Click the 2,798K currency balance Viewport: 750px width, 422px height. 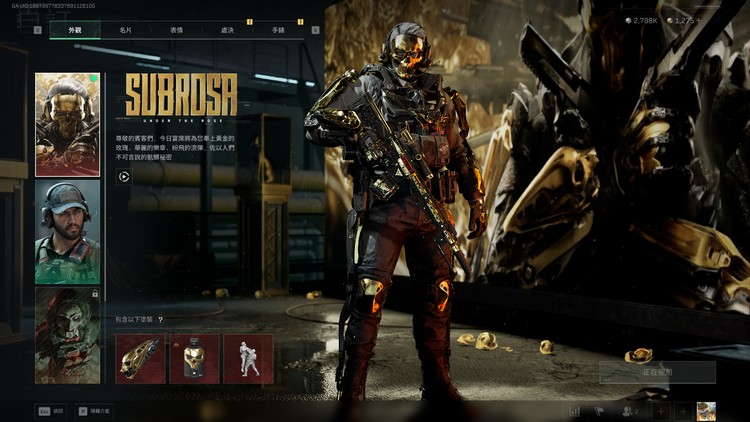pos(641,20)
